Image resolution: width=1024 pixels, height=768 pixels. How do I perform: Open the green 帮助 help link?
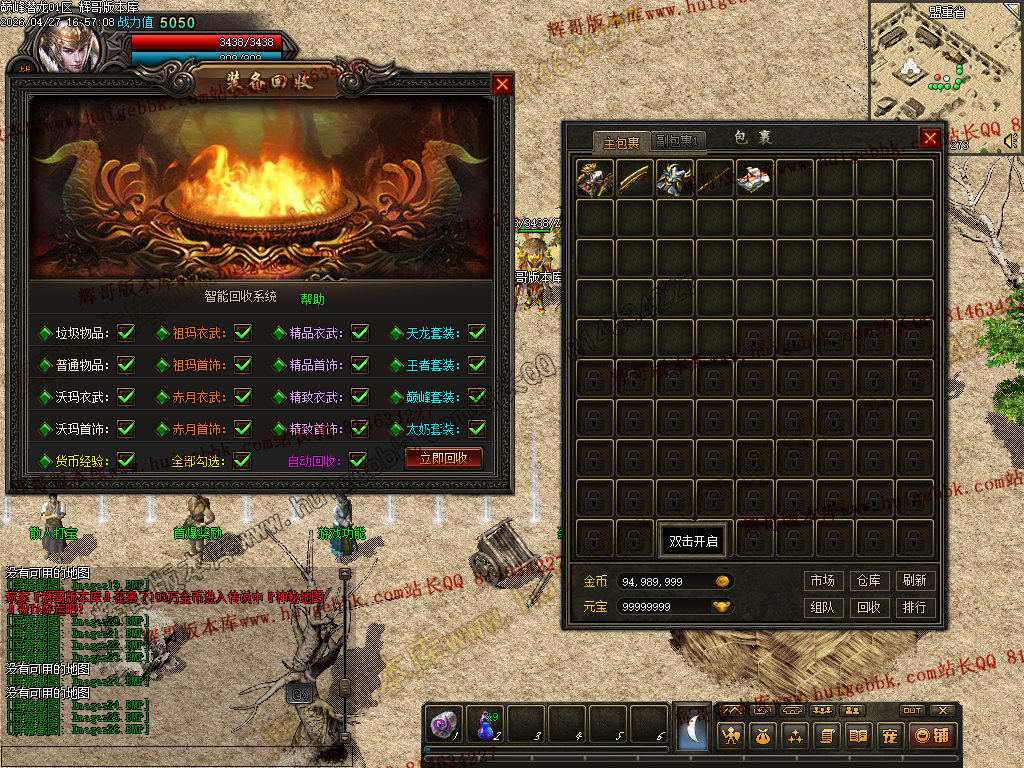(x=312, y=298)
